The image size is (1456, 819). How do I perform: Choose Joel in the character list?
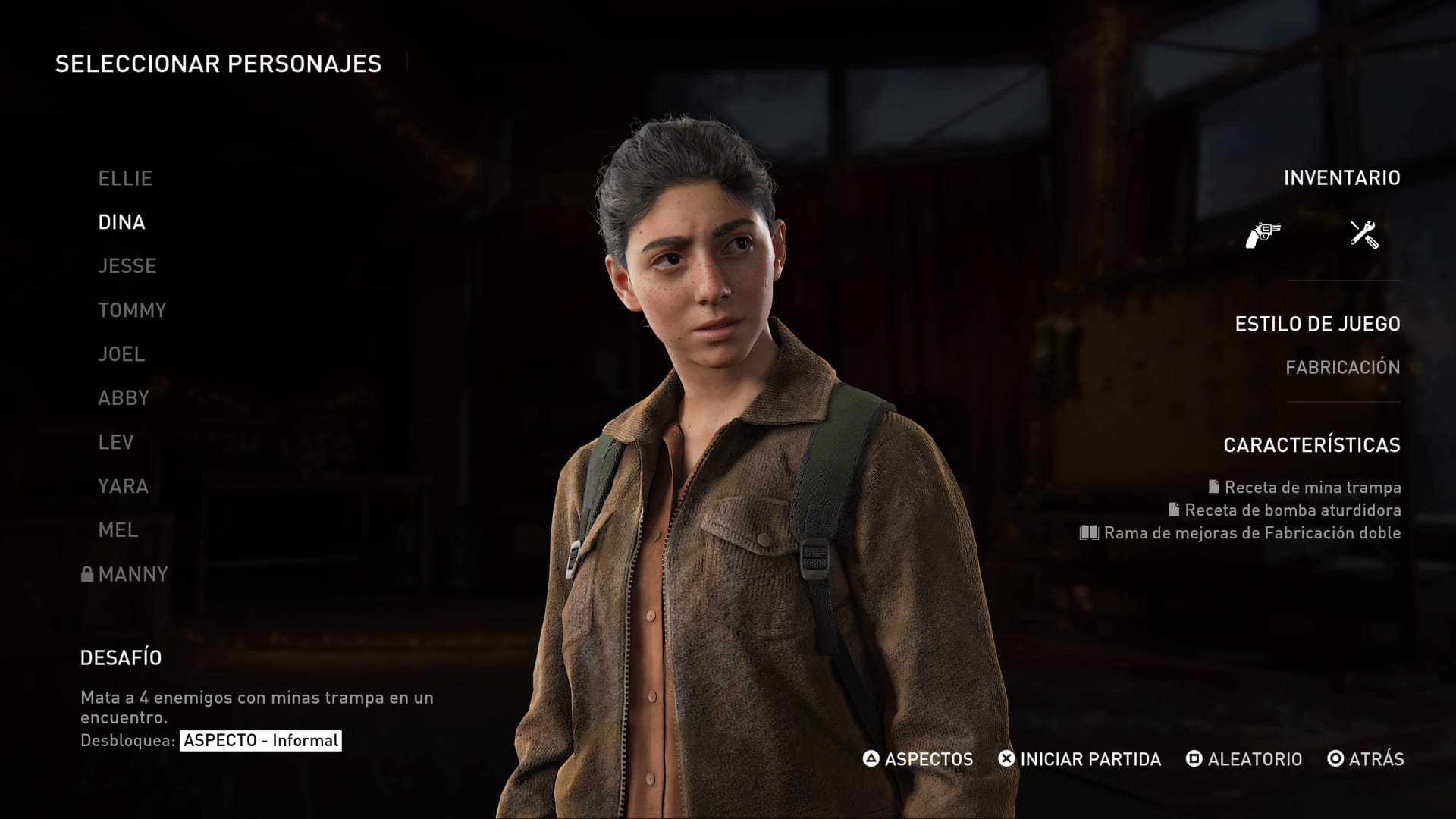coord(121,354)
